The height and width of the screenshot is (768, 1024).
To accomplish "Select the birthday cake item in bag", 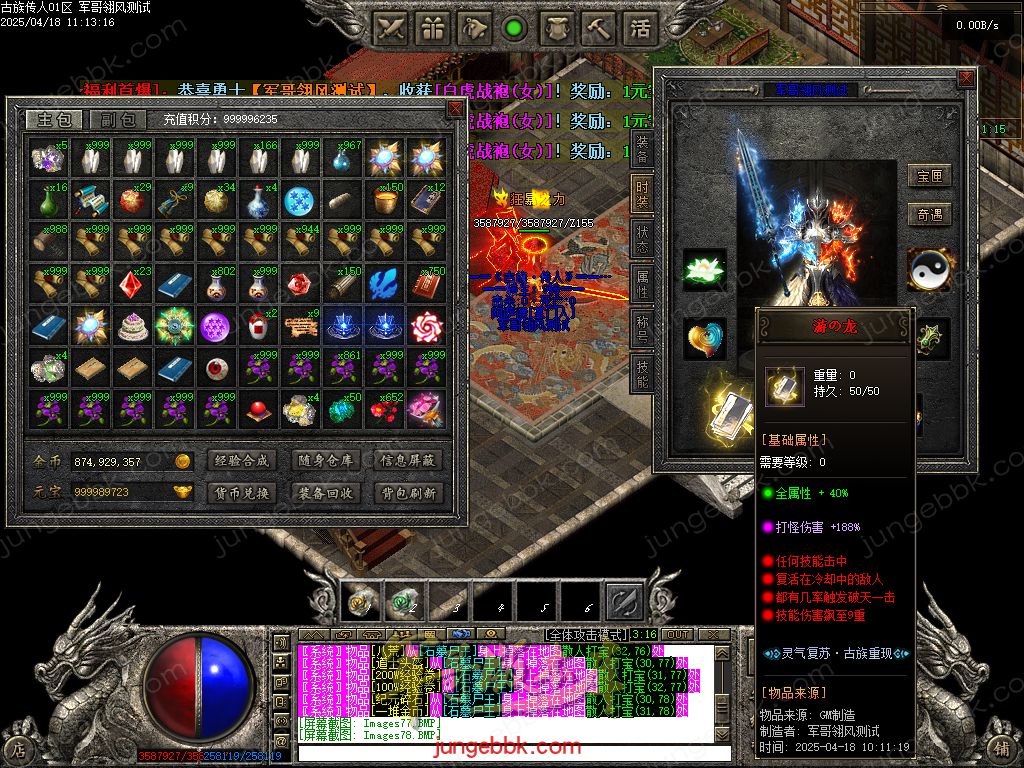I will (131, 327).
